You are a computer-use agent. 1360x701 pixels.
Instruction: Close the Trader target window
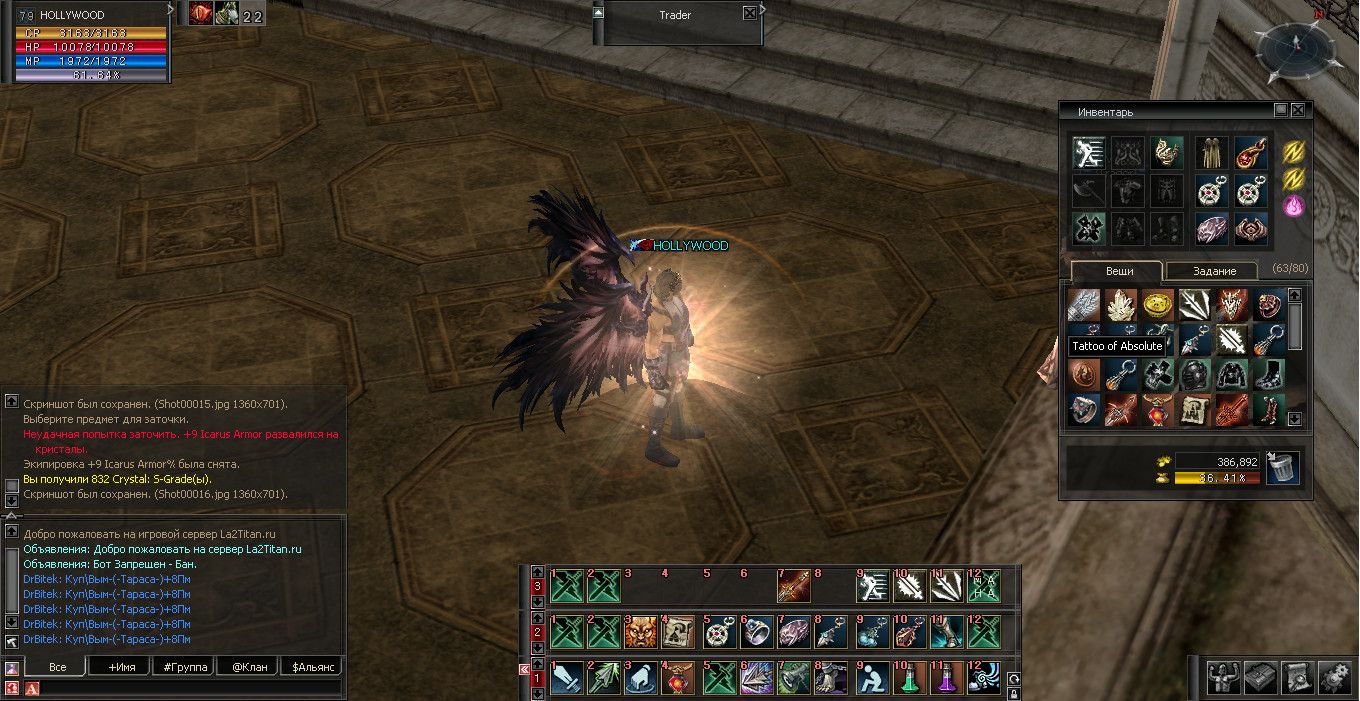[x=750, y=14]
